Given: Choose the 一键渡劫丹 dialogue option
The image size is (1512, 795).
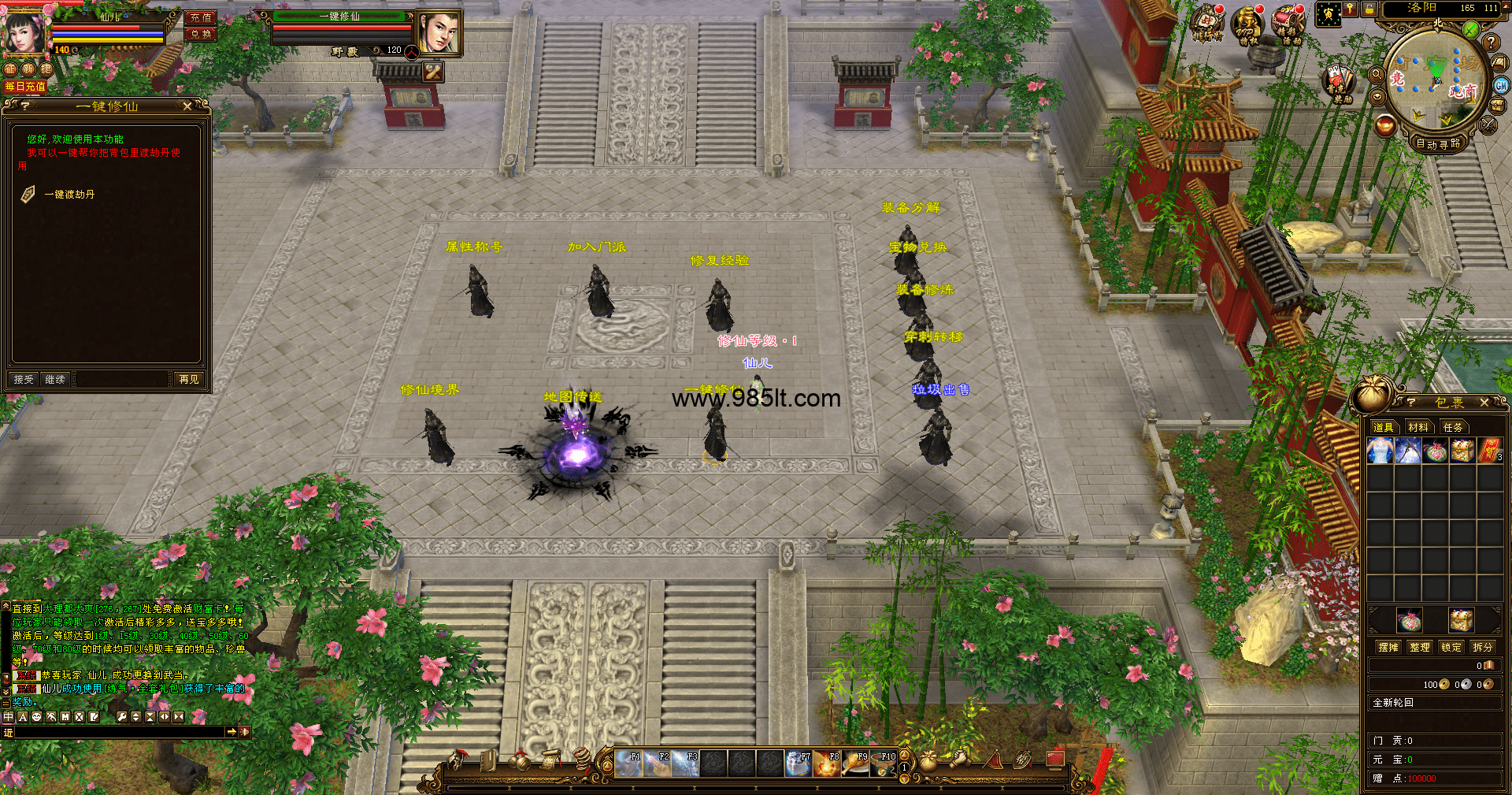Looking at the screenshot, I should 69,195.
